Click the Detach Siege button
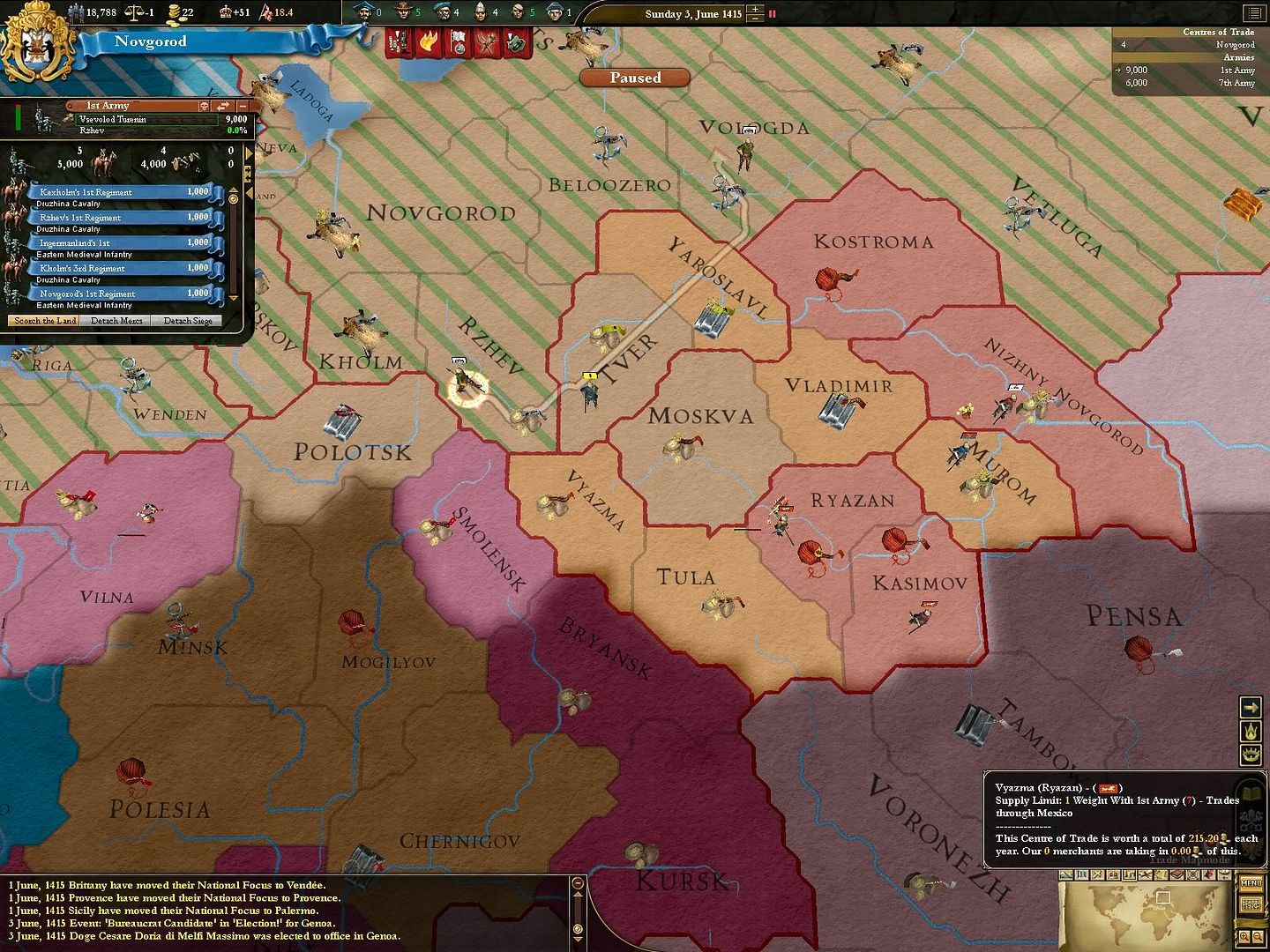 click(187, 321)
